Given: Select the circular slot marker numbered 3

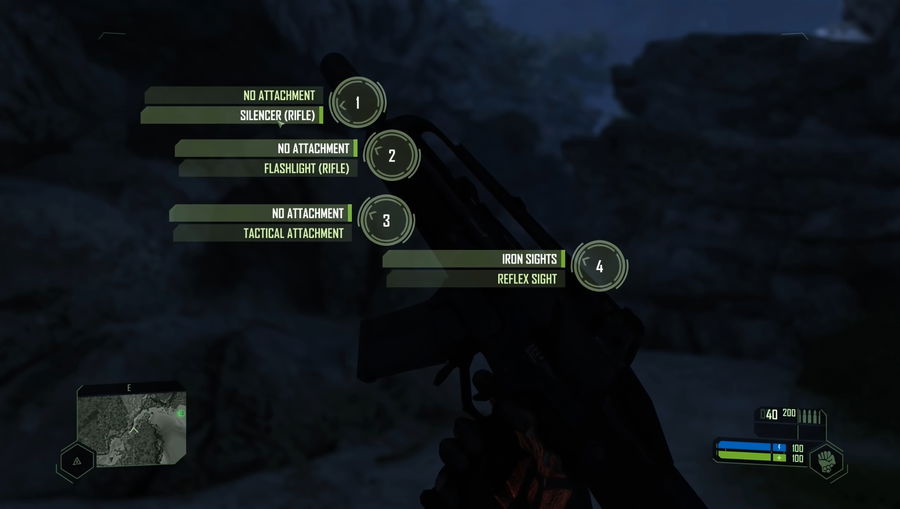Looking at the screenshot, I should pyautogui.click(x=386, y=220).
